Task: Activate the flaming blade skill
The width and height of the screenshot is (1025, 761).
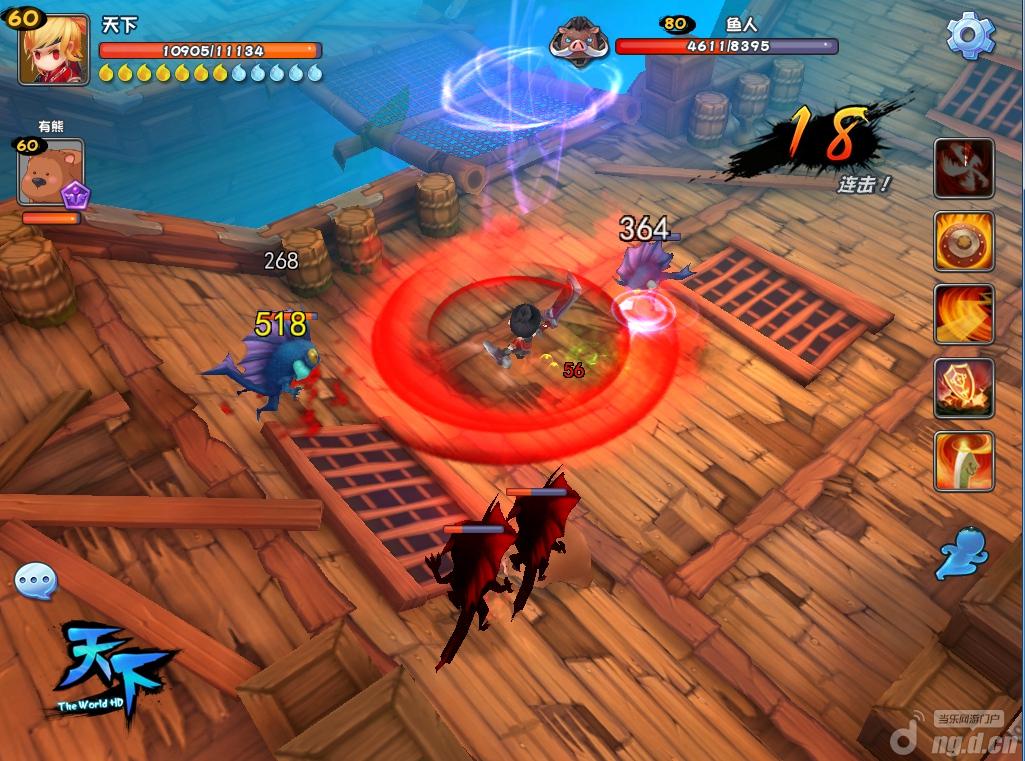Action: point(964,461)
